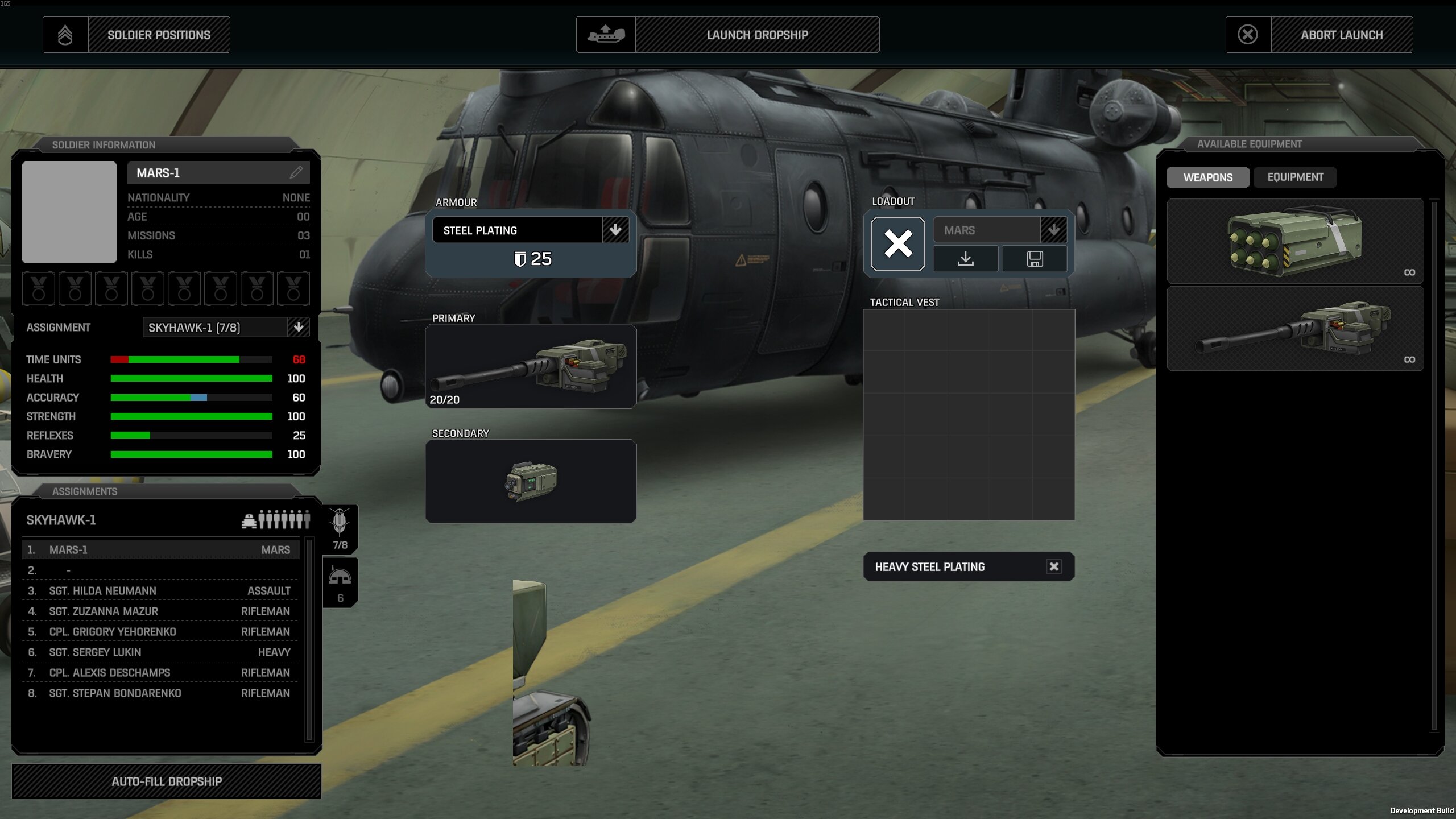Auto-fill the dropship

(x=167, y=781)
